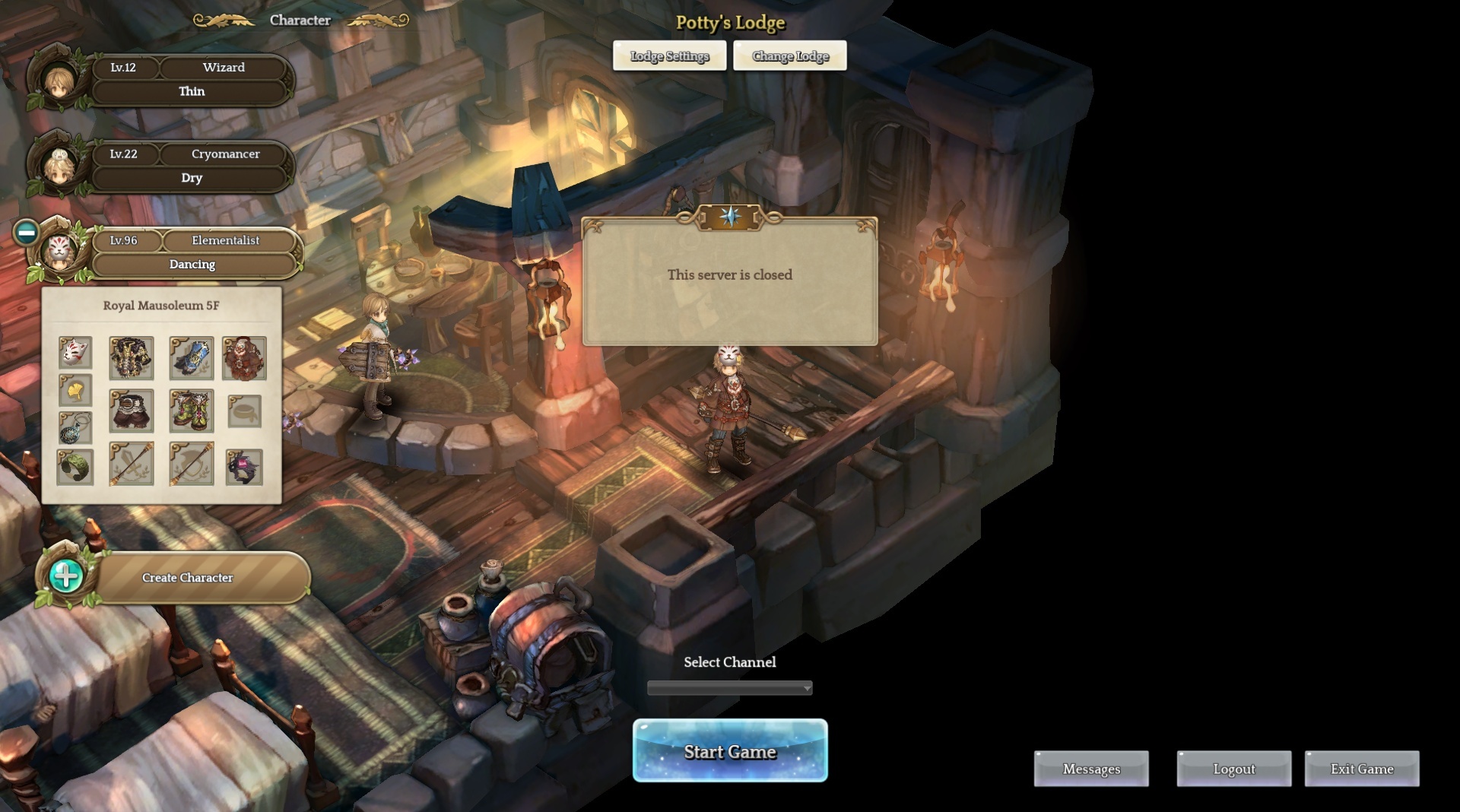Inspect the green boots equipment slot
The height and width of the screenshot is (812, 1460).
pos(191,411)
